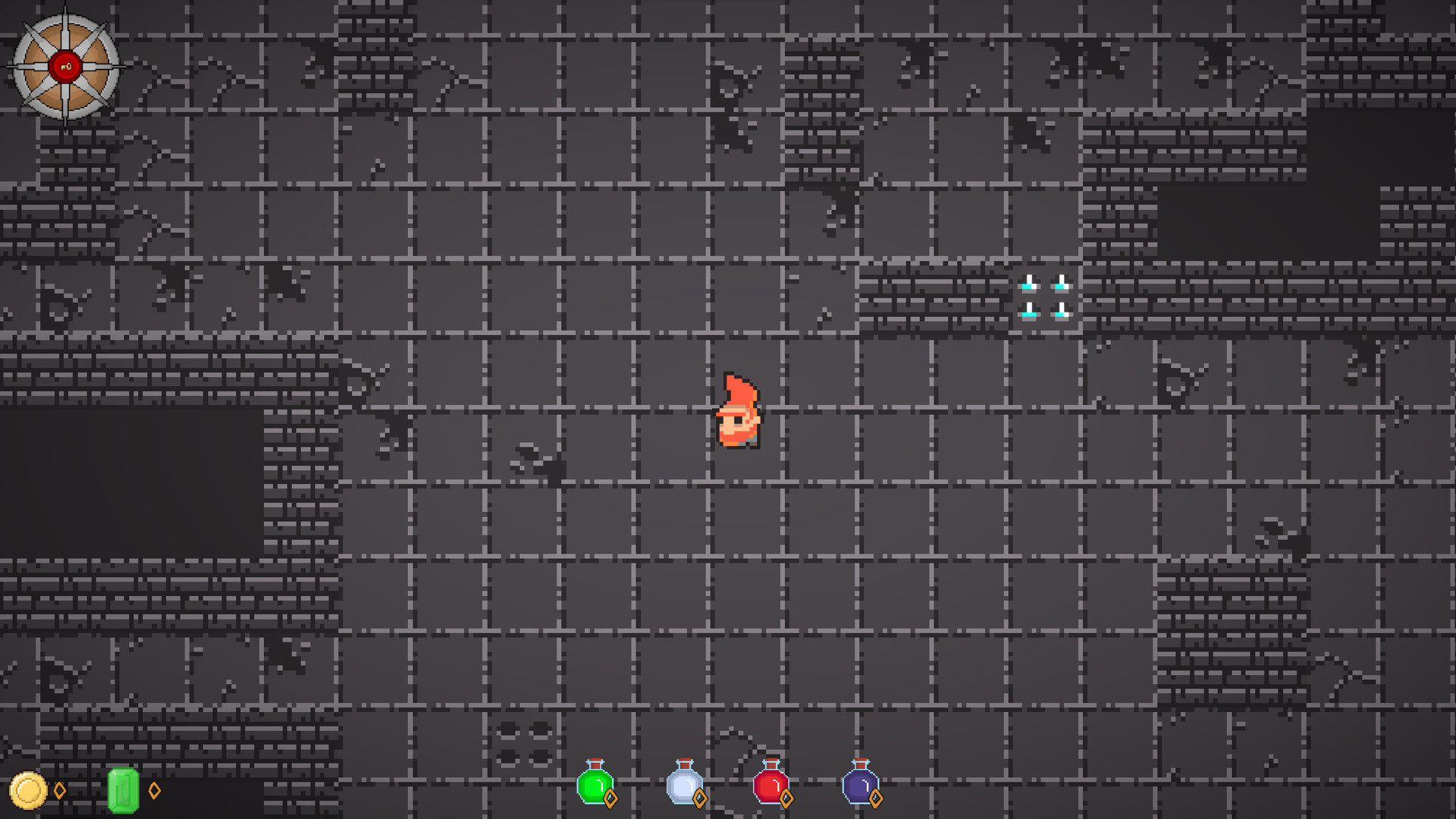
Task: Click the diamond badge next to the gem
Action: (155, 791)
